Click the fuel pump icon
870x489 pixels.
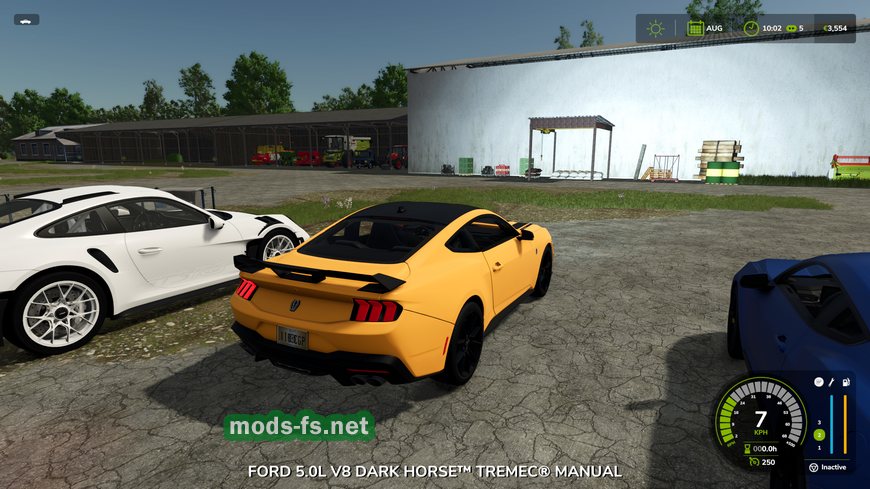click(x=846, y=382)
